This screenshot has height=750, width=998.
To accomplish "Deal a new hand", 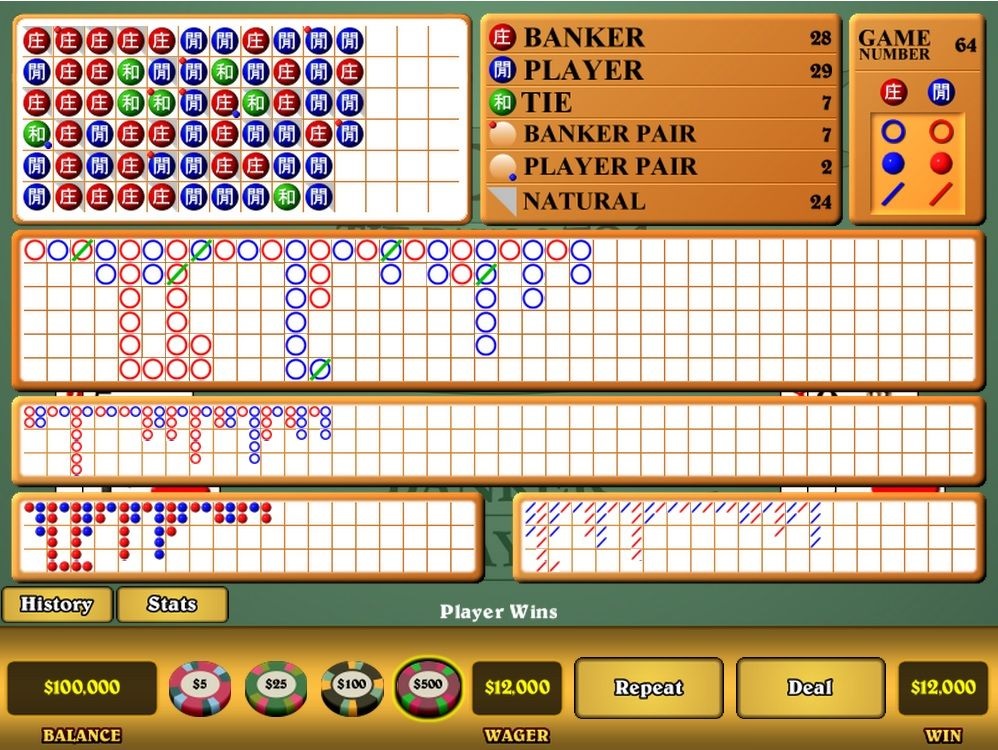I will pos(810,688).
